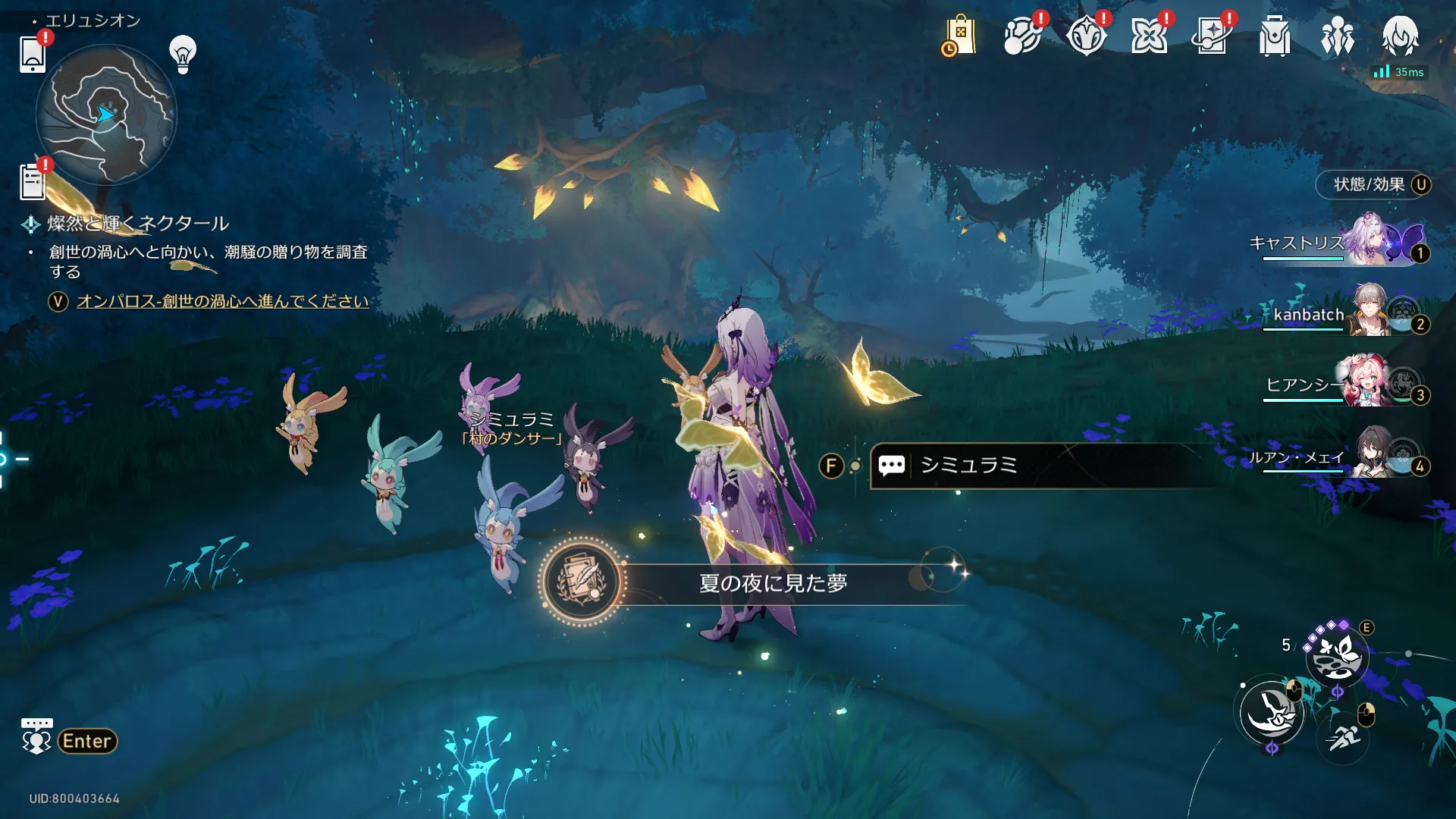Open the chat box icon

[36, 736]
